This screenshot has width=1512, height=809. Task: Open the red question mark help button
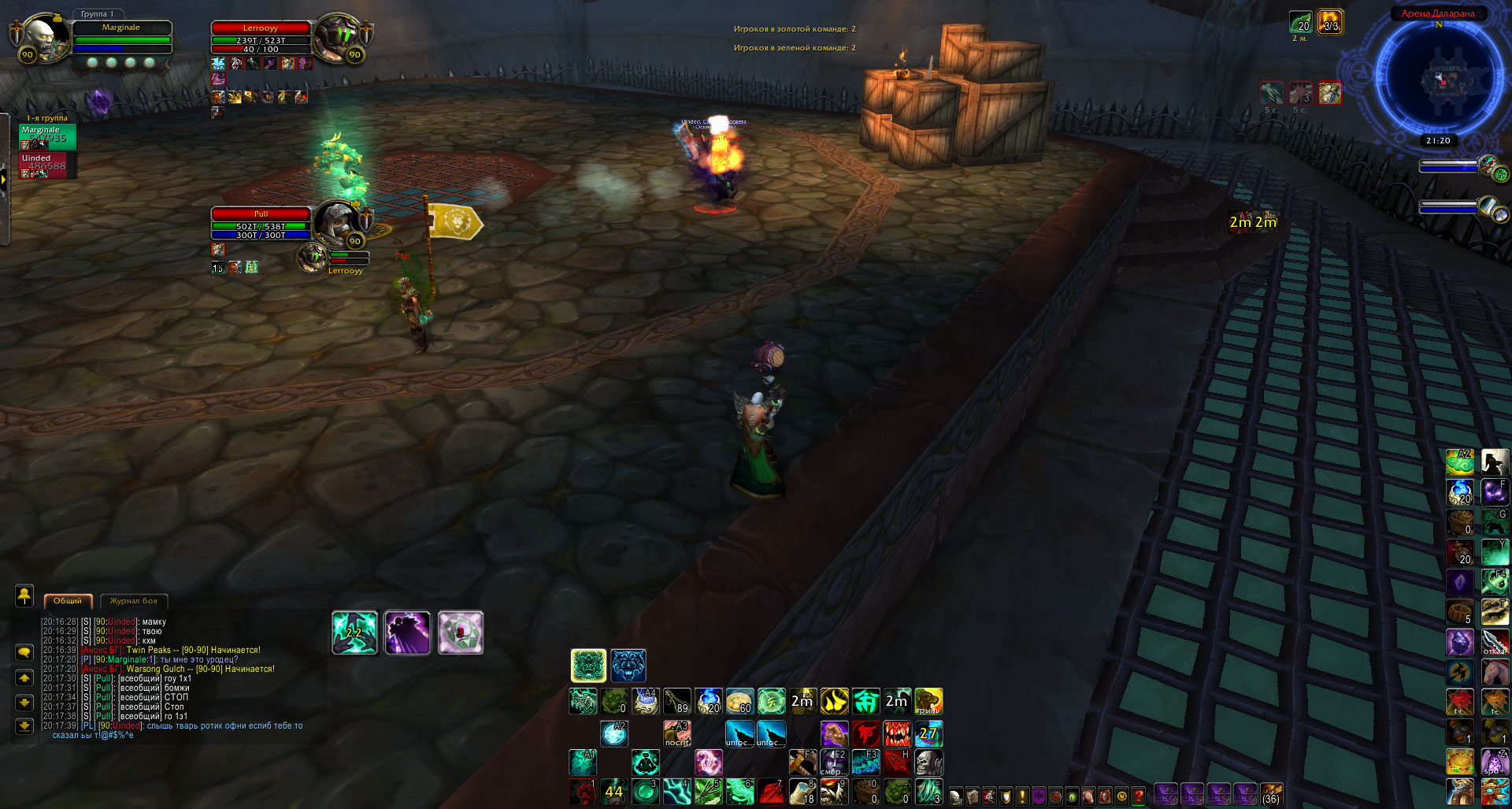click(x=1138, y=796)
